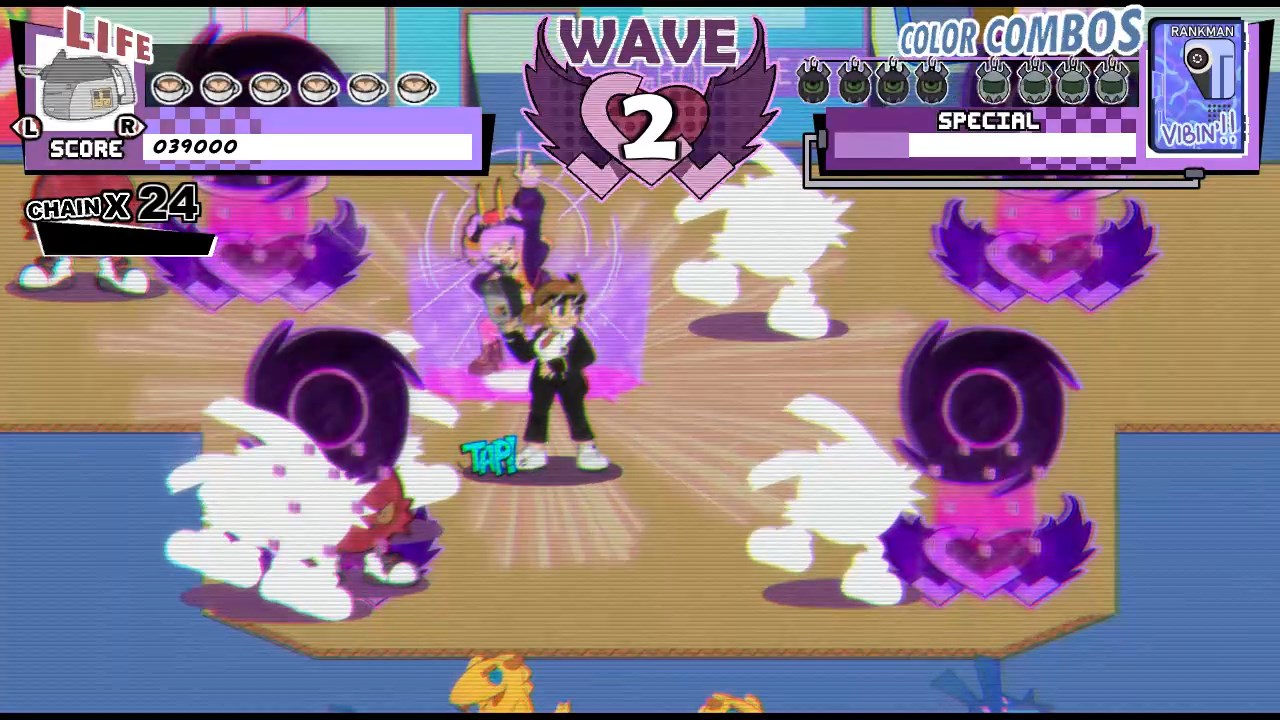Viewport: 1280px width, 720px height.
Task: Click the last helmet icon under COLOR COMBOS
Action: click(x=1112, y=82)
